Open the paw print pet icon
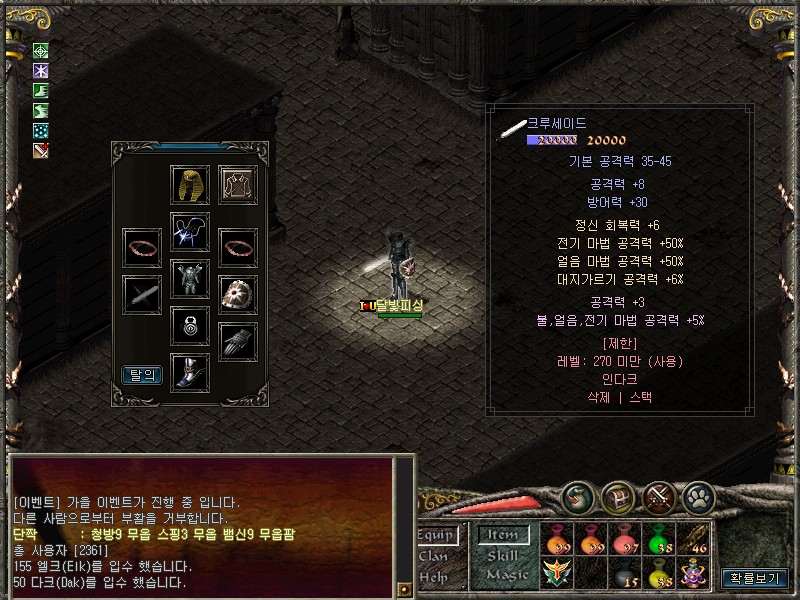This screenshot has width=800, height=600. tap(697, 496)
